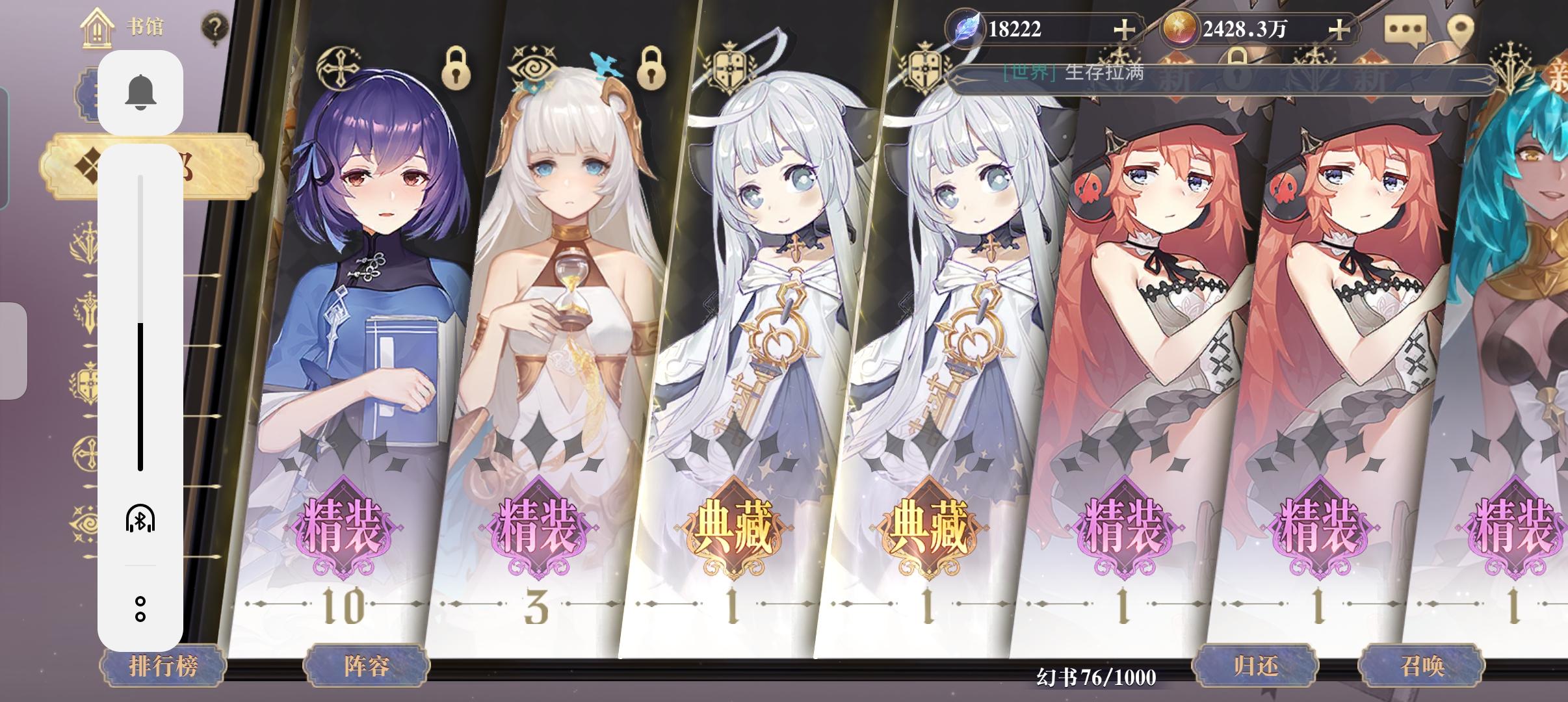Click the 书馆 library home icon
Viewport: 1568px width, 702px height.
(96, 27)
